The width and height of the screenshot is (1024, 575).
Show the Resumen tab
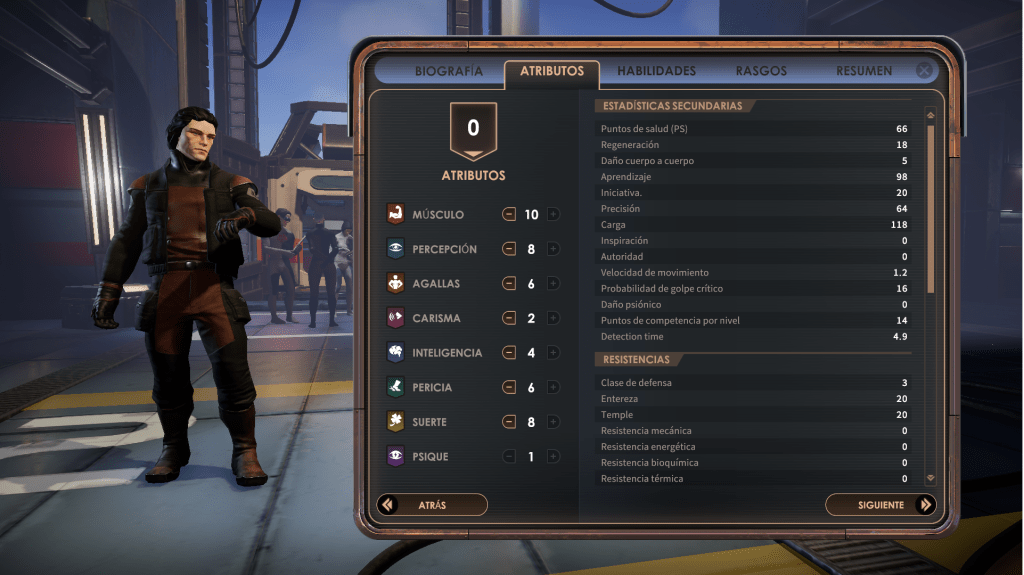click(864, 72)
